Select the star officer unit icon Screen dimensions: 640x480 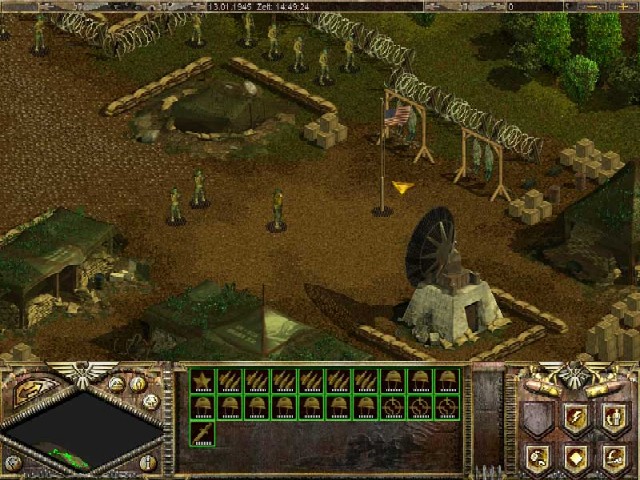[203, 380]
